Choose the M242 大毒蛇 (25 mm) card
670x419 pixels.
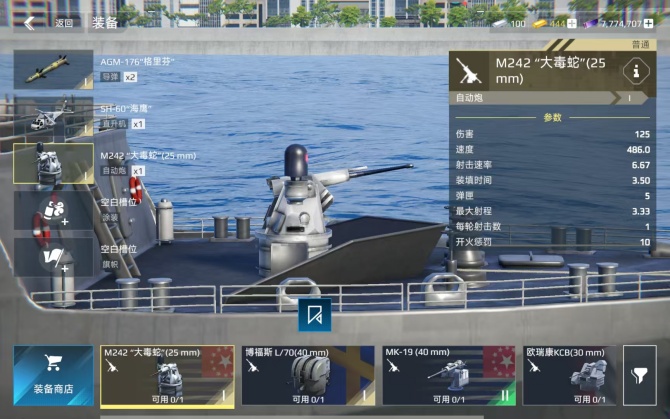[167, 375]
